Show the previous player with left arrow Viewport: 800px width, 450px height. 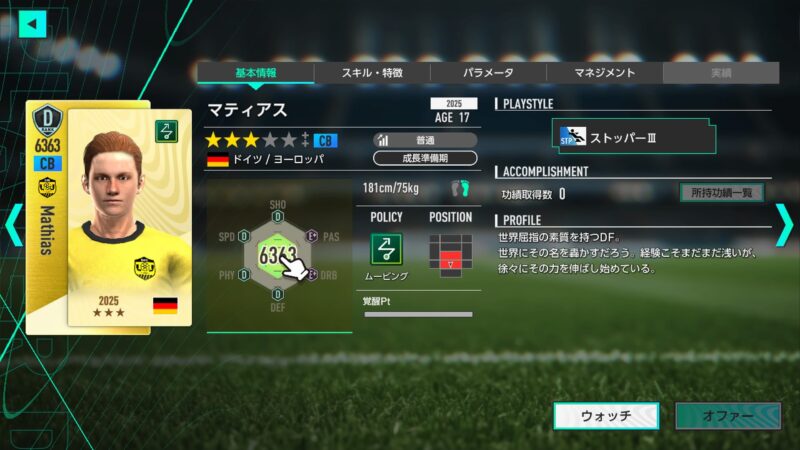pos(13,224)
